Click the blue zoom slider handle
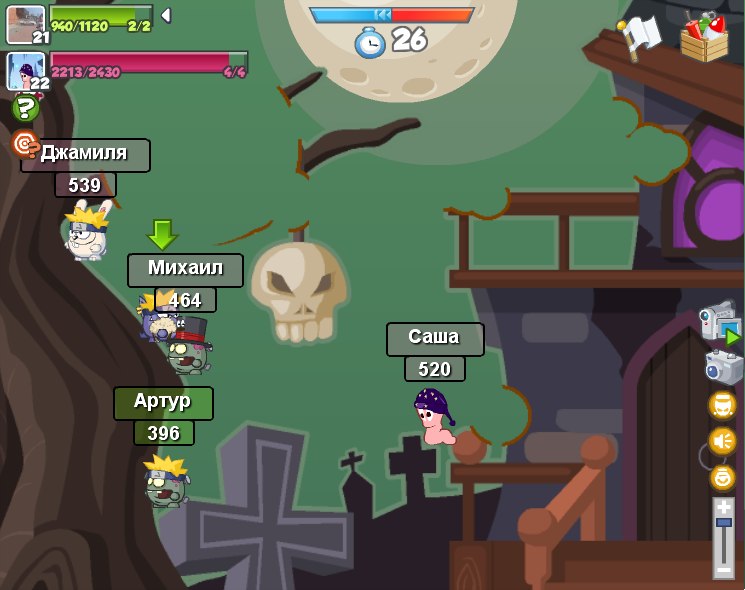This screenshot has width=745, height=590. point(723,523)
